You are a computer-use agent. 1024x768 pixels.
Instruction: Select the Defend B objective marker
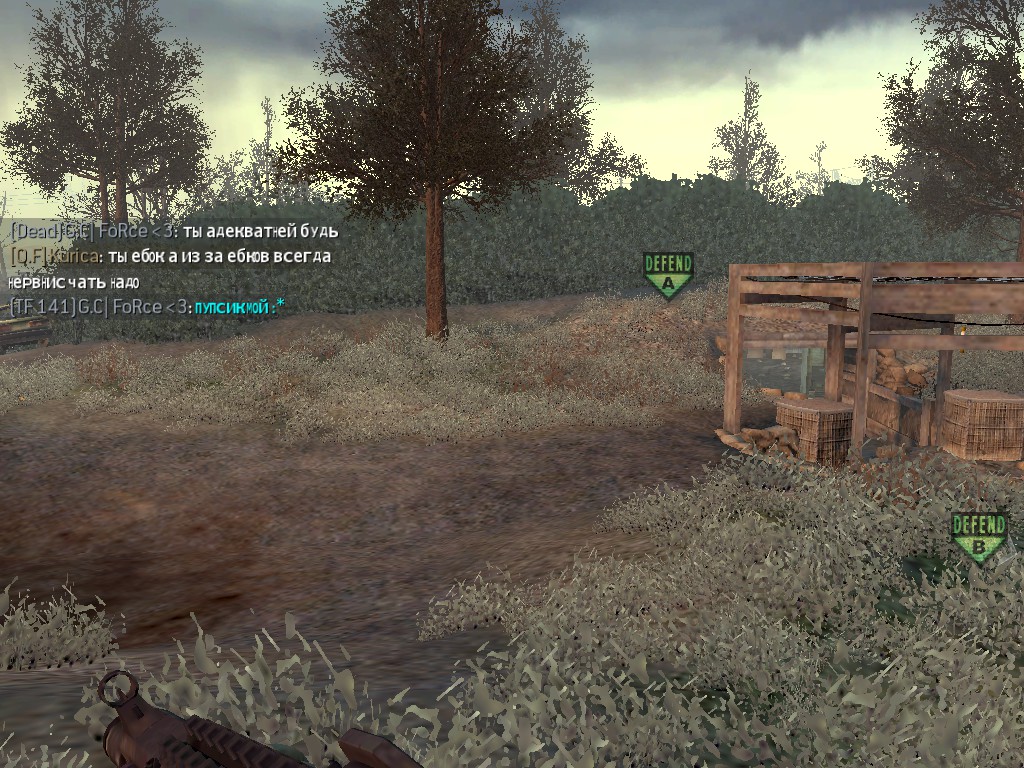978,537
